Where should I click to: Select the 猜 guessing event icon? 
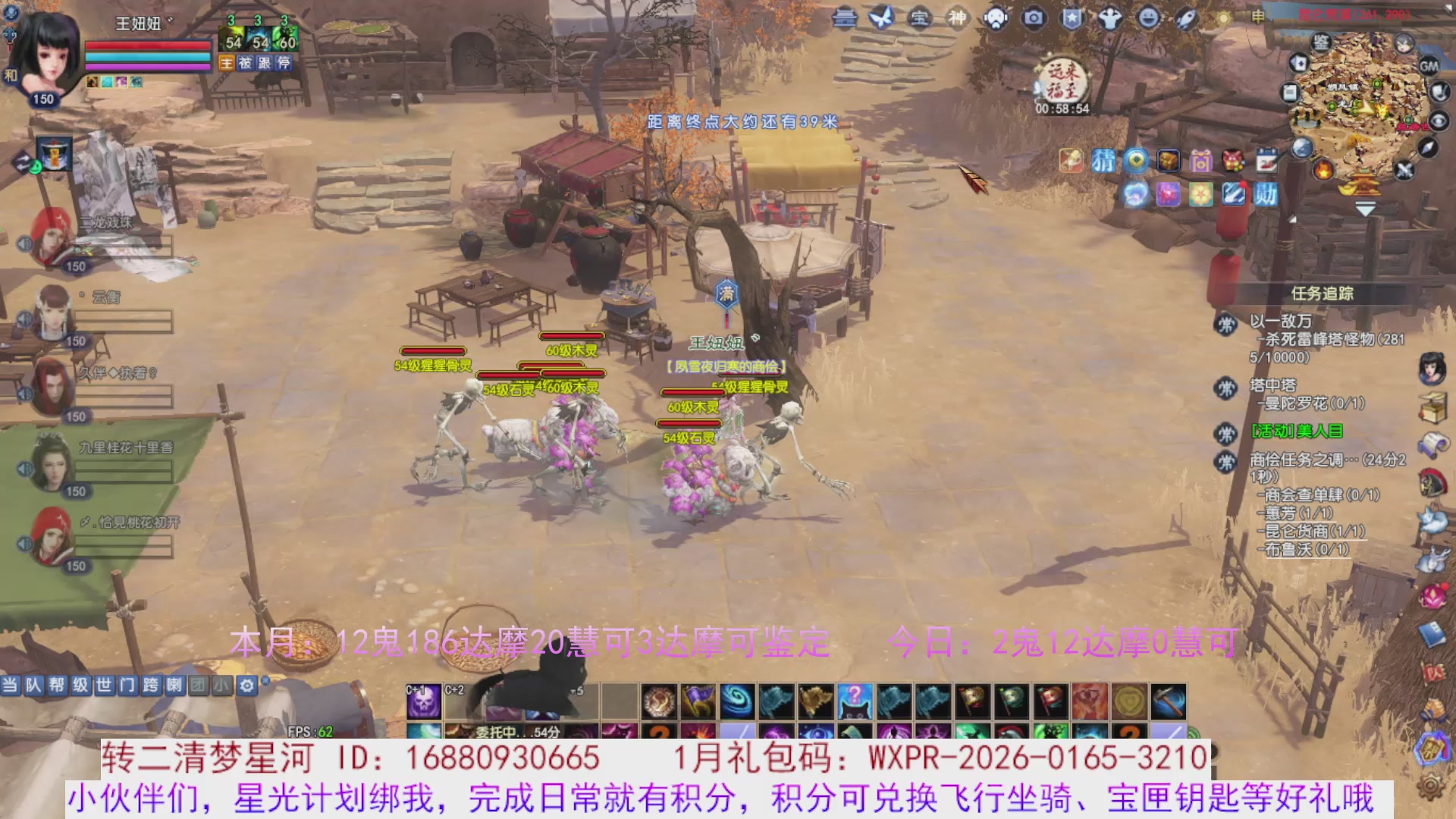[x=1104, y=160]
